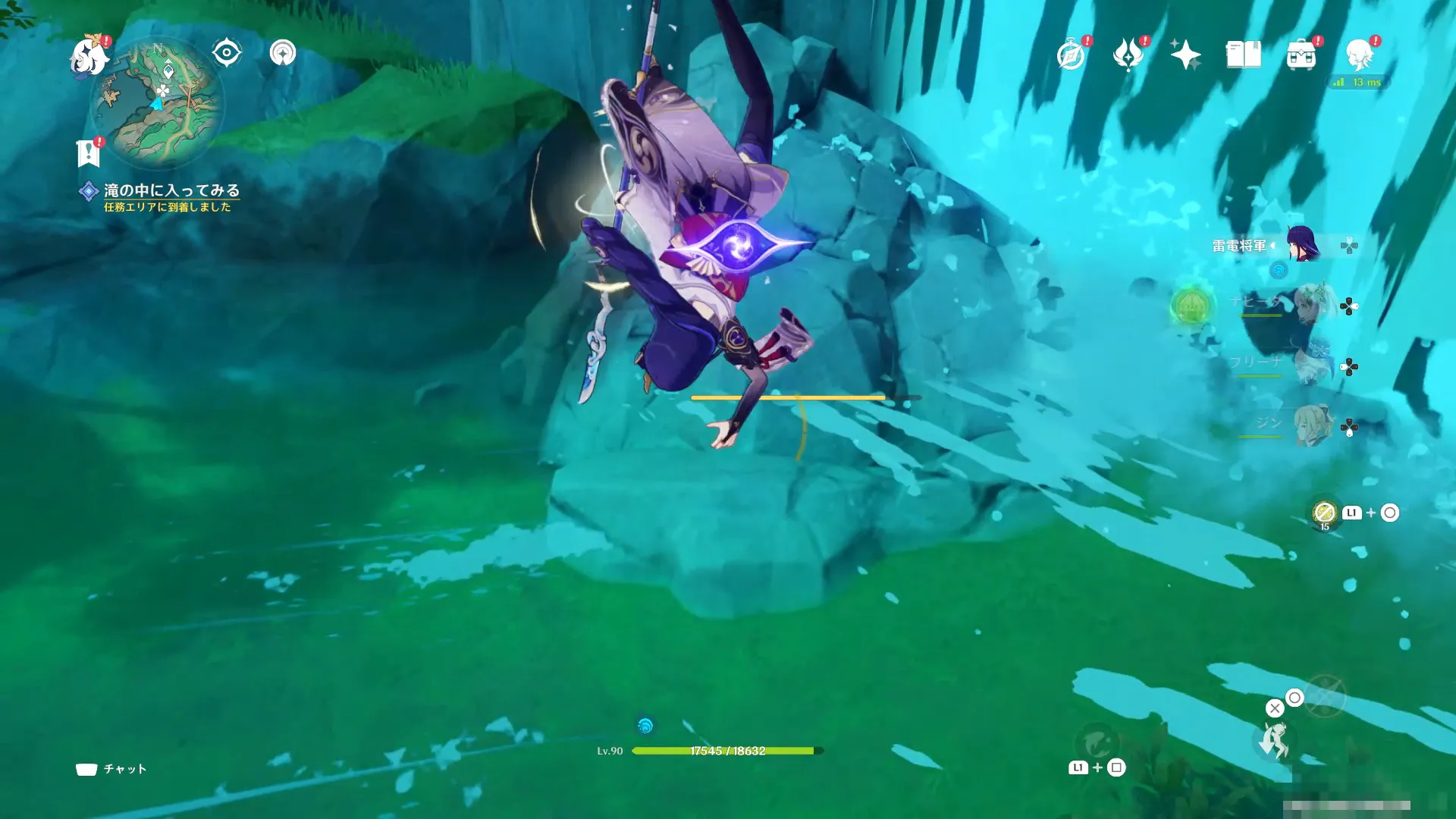Activate the faded elemental burst icon
This screenshot has height=819, width=1456.
[x=1325, y=696]
